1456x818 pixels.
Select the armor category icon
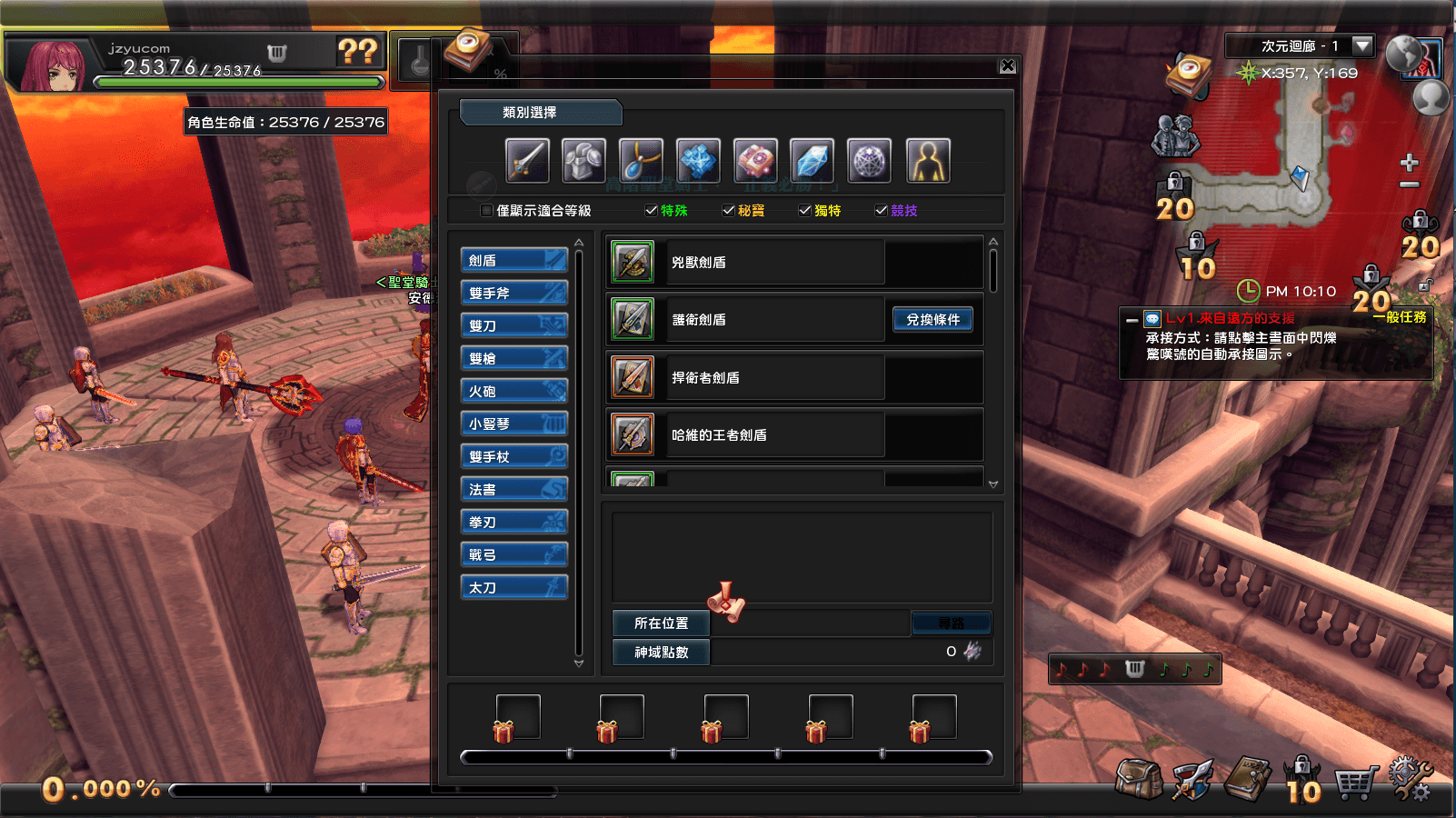coord(584,160)
